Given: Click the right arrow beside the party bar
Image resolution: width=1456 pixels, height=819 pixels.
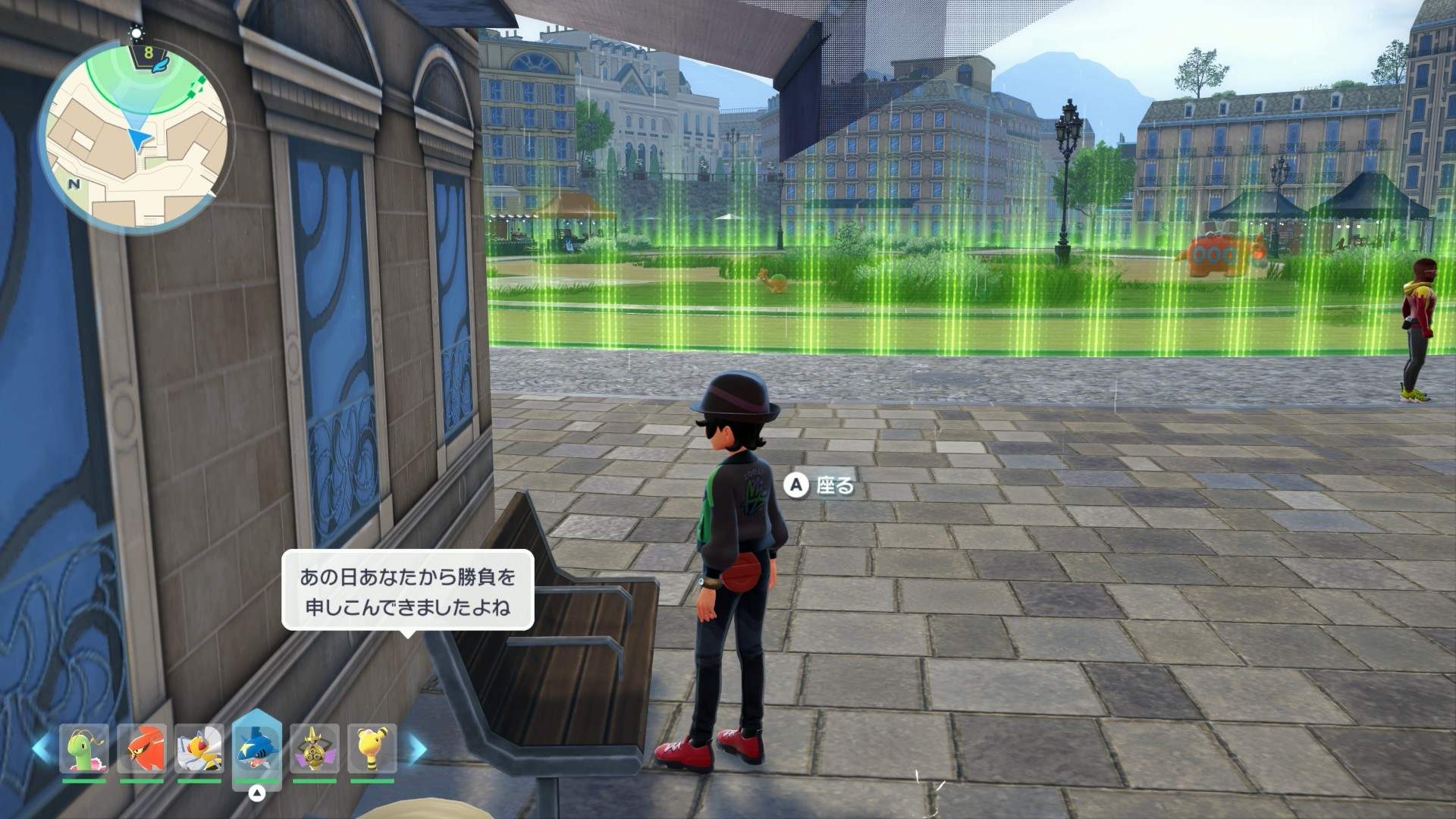Looking at the screenshot, I should 417,748.
